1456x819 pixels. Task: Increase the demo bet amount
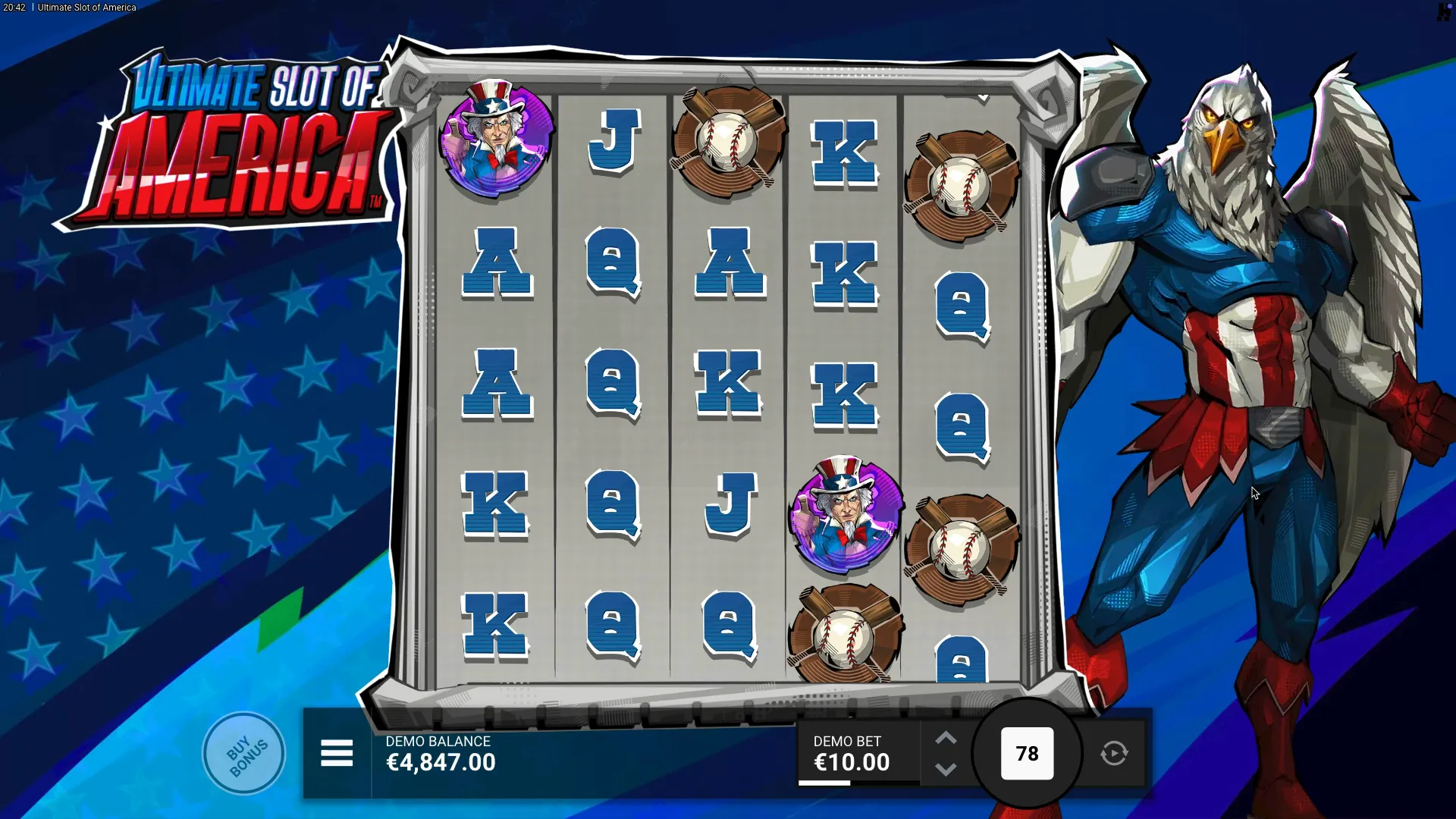coord(946,739)
